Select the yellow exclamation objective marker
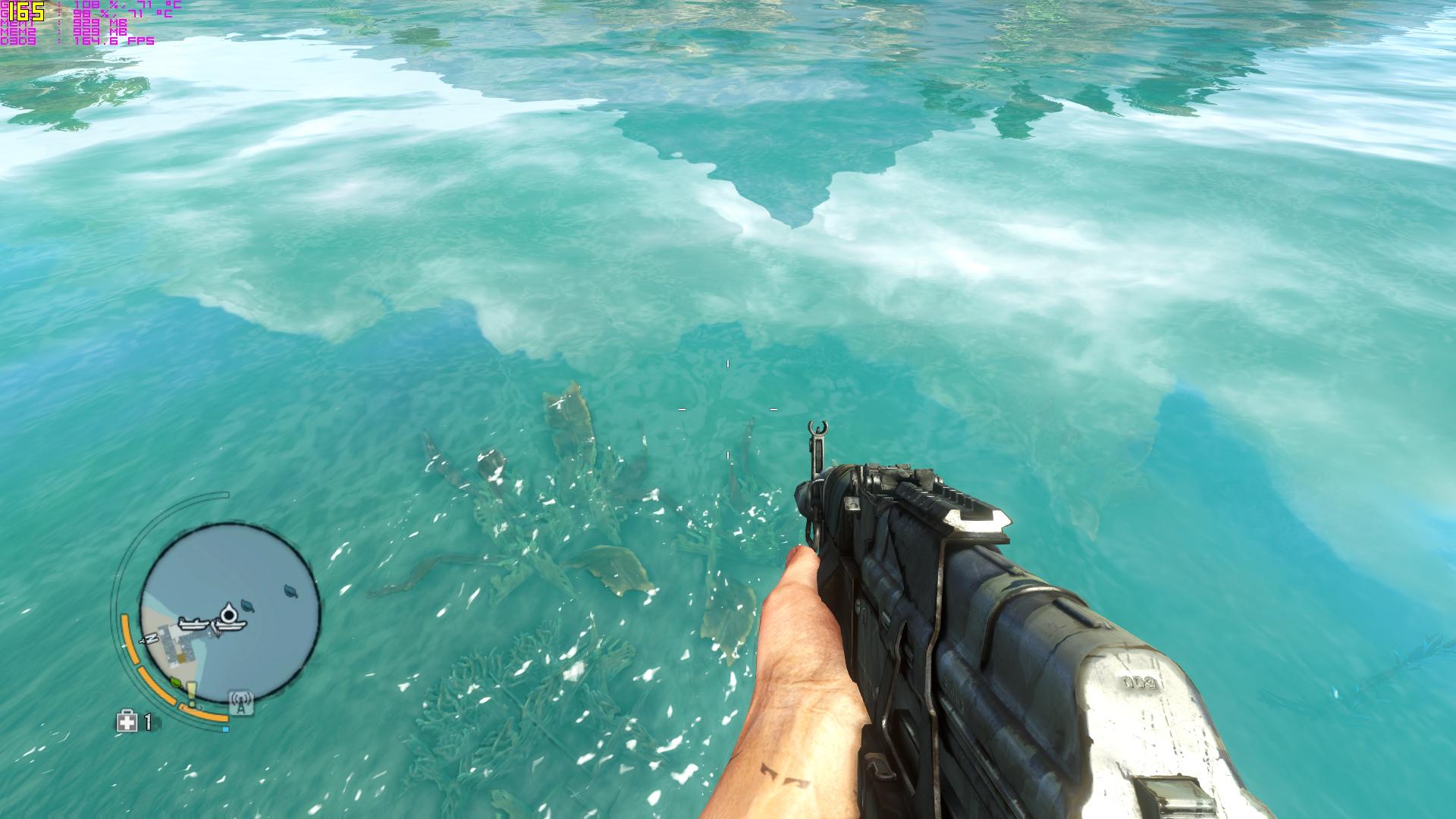Image resolution: width=1456 pixels, height=819 pixels. click(192, 693)
